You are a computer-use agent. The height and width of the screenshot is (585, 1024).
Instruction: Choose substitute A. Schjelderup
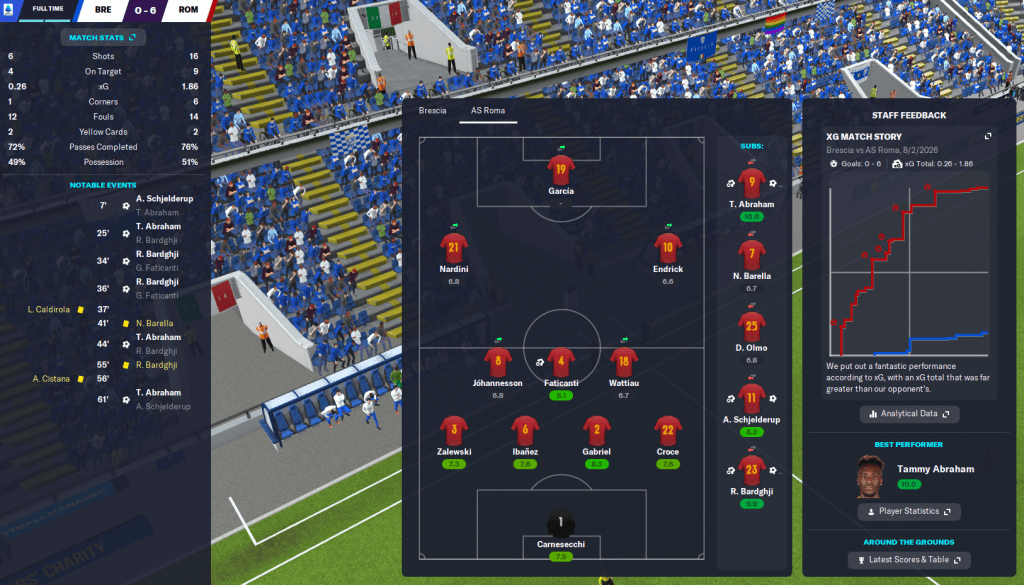point(752,398)
